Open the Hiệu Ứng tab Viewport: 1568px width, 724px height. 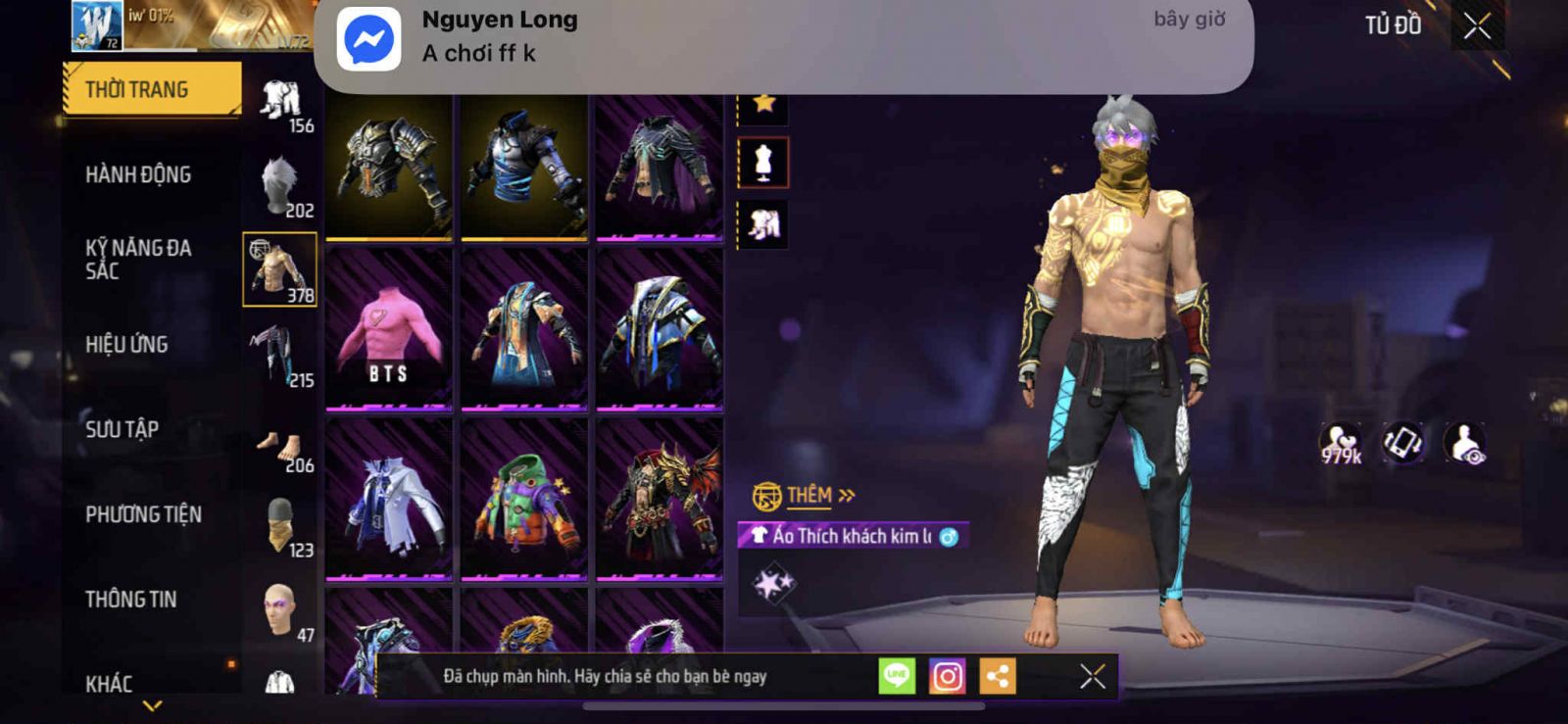[126, 344]
